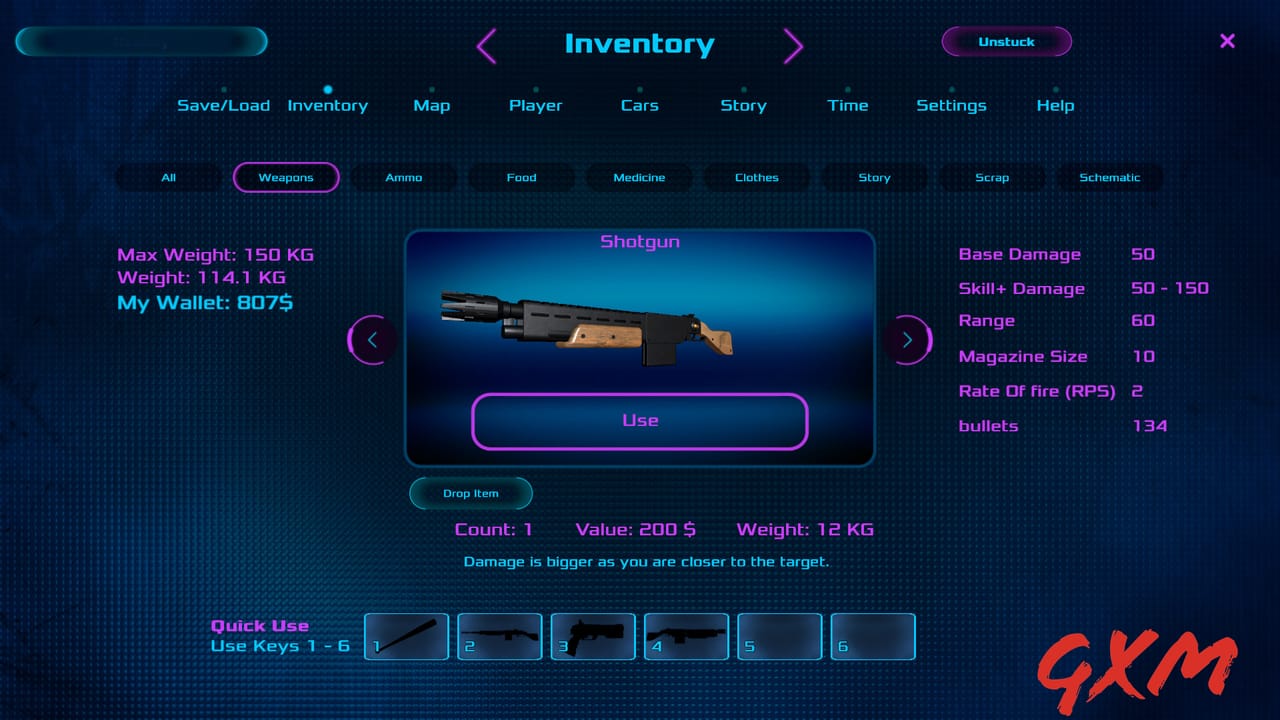This screenshot has height=720, width=1280.
Task: Browse to the previous weapon with the left chevron
Action: [x=372, y=340]
